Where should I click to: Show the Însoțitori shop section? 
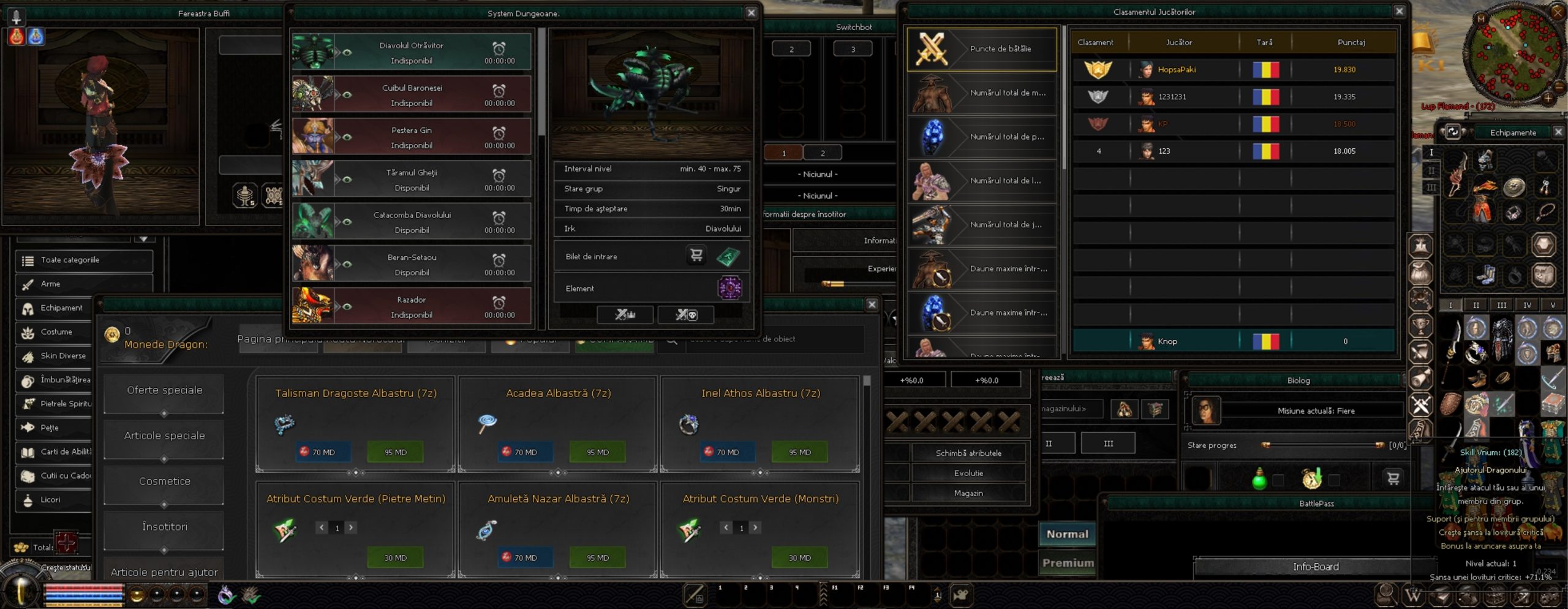164,527
